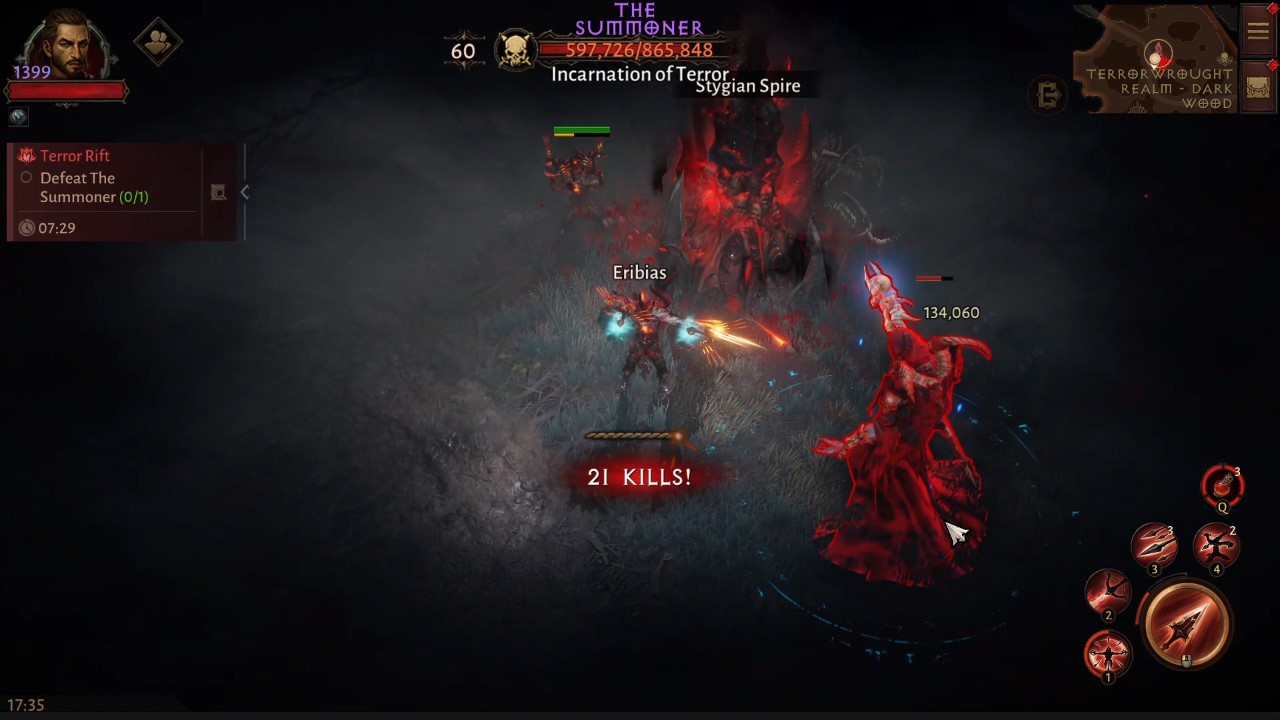Click the Terror Rift quest emblem
Viewport: 1280px width, 720px height.
click(25, 155)
